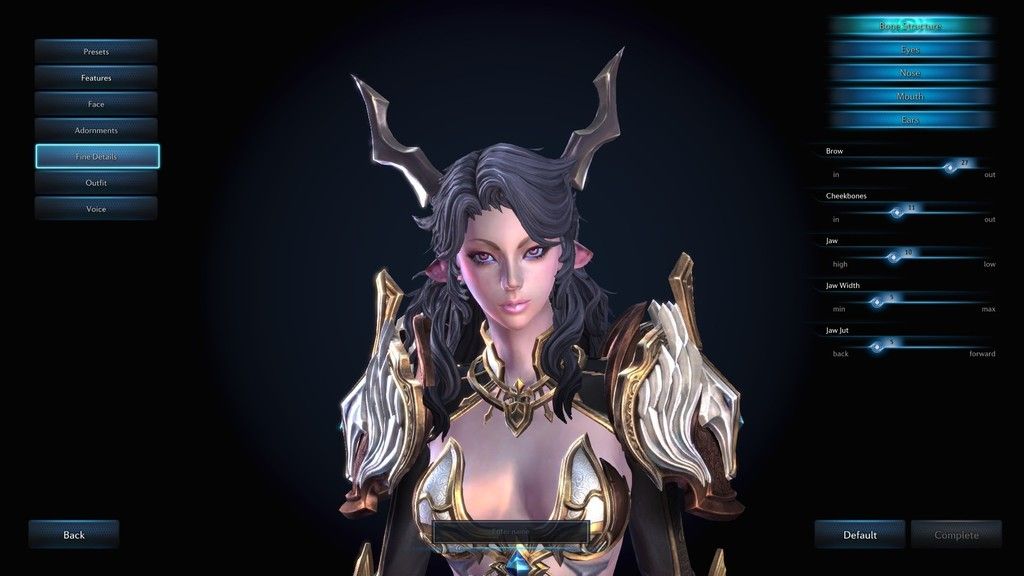
Task: Switch to the Bone Structure tab
Action: (910, 26)
